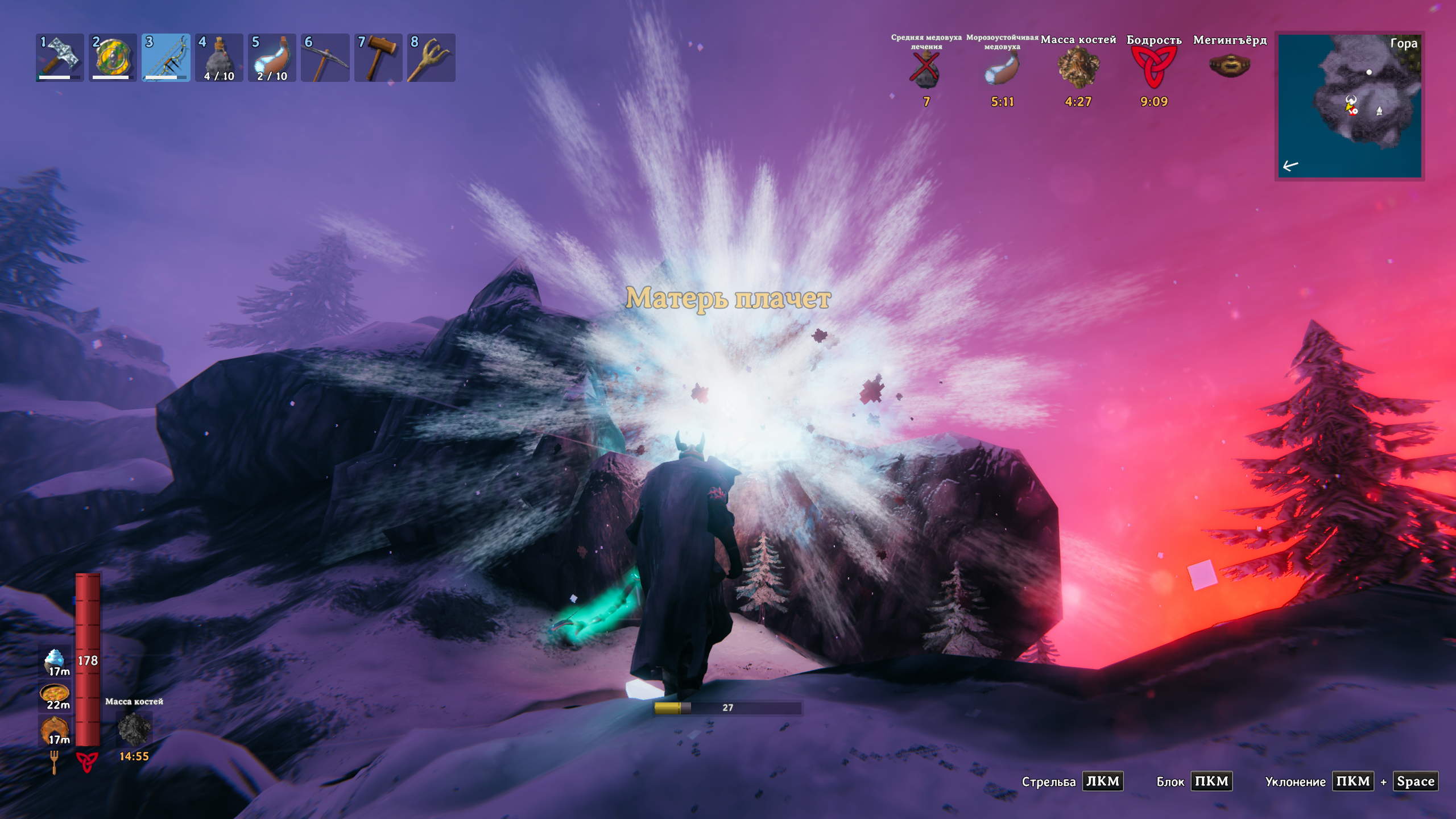Click the blue-white food icon with 17m
Viewport: 1456px width, 819px height.
click(x=55, y=661)
